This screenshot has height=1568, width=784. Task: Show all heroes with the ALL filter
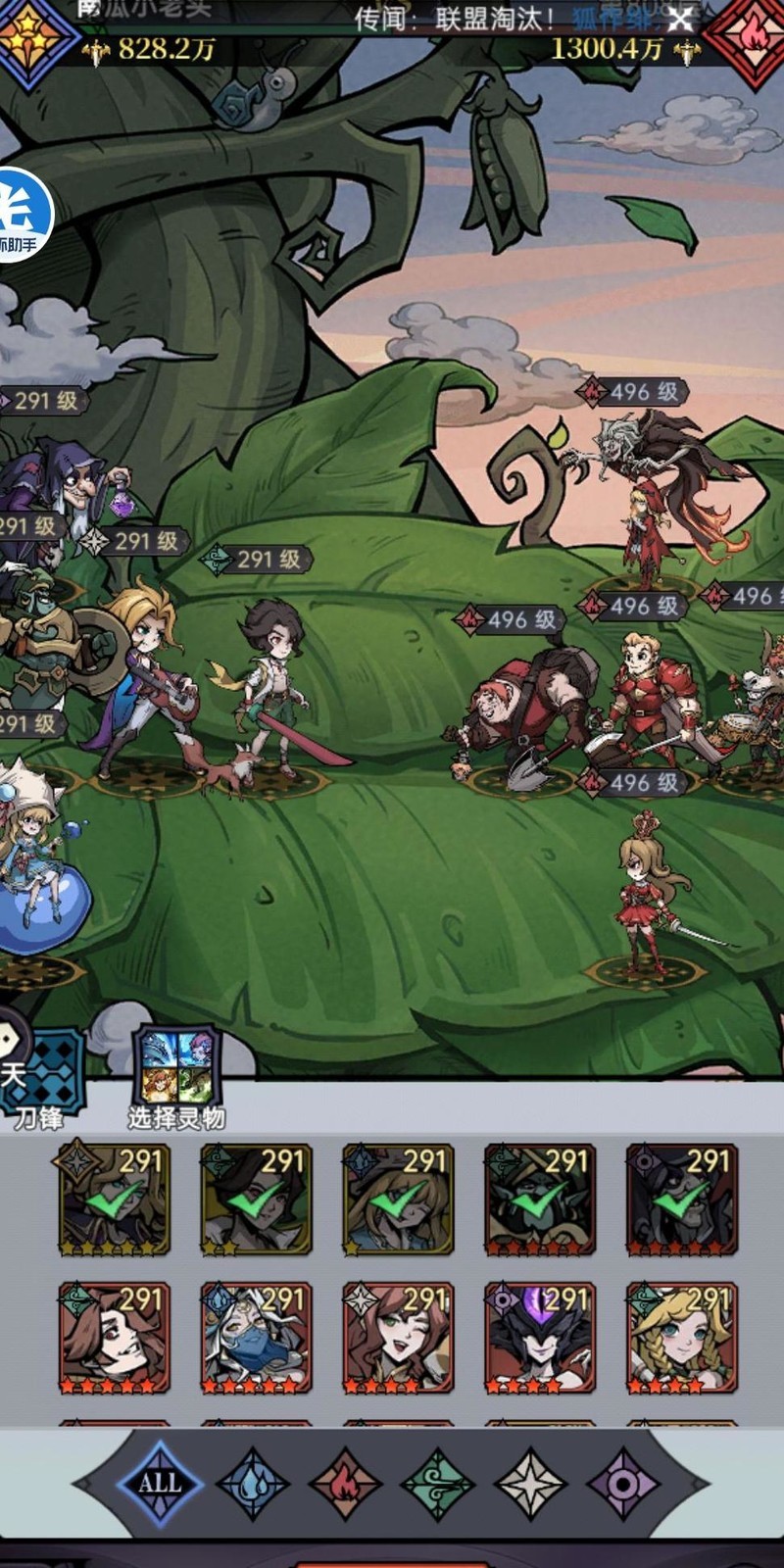pyautogui.click(x=160, y=1483)
